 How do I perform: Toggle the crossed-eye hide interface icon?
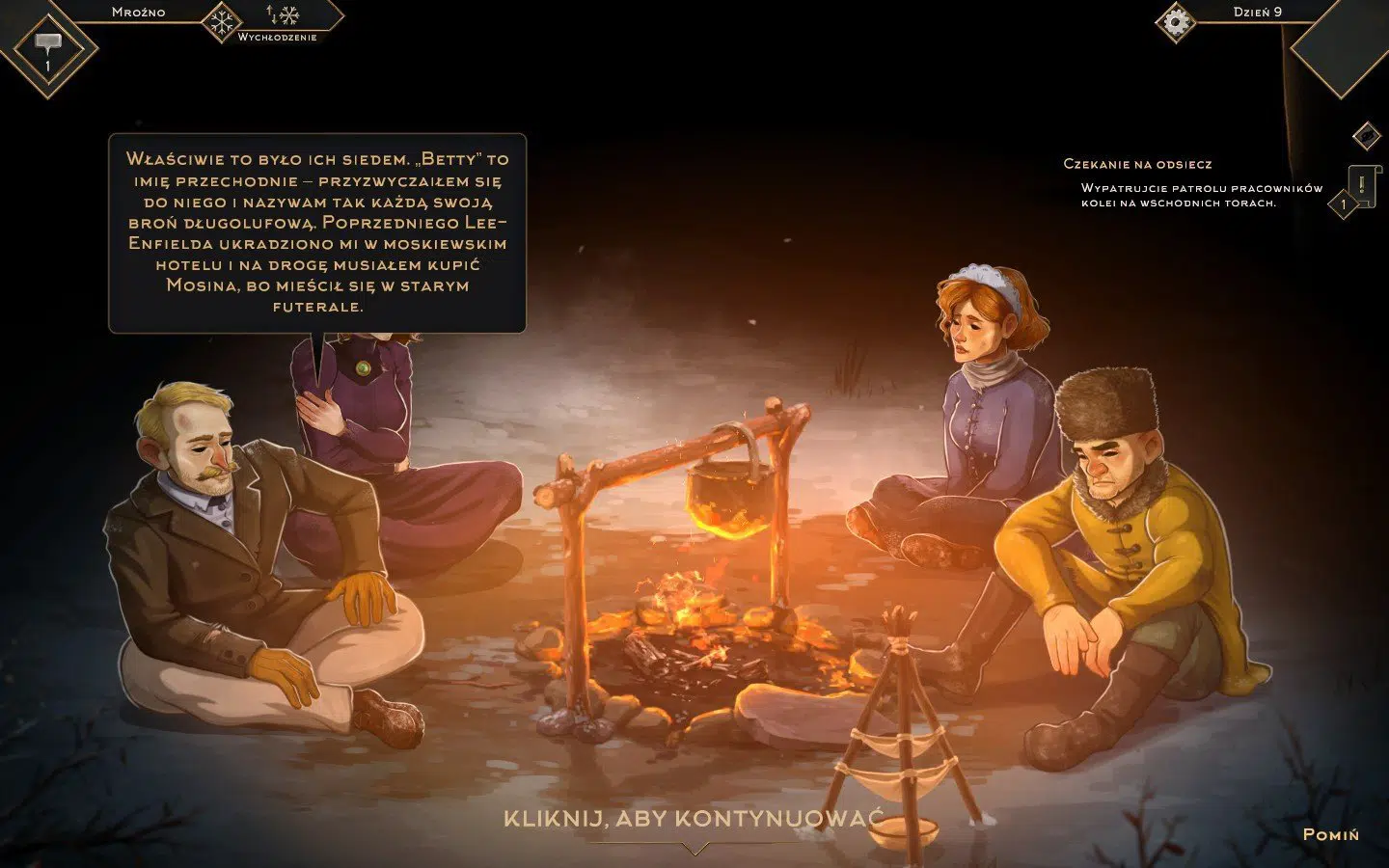(1366, 136)
